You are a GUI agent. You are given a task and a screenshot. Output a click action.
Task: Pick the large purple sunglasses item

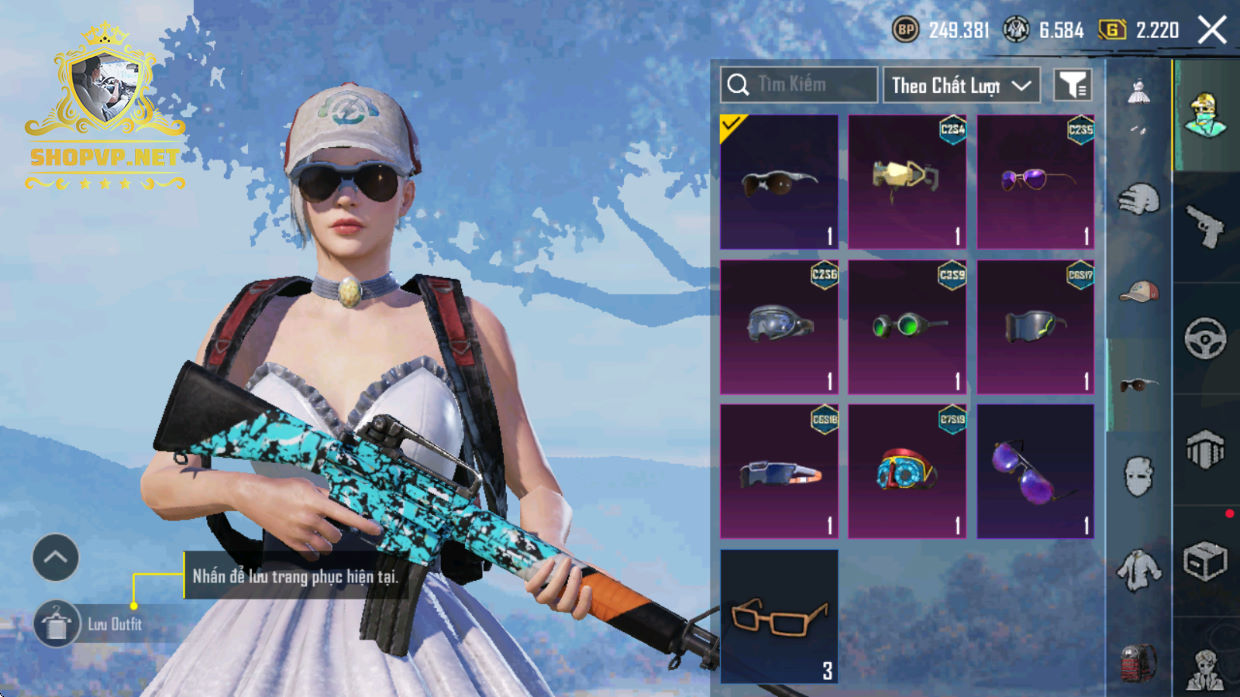[1035, 471]
